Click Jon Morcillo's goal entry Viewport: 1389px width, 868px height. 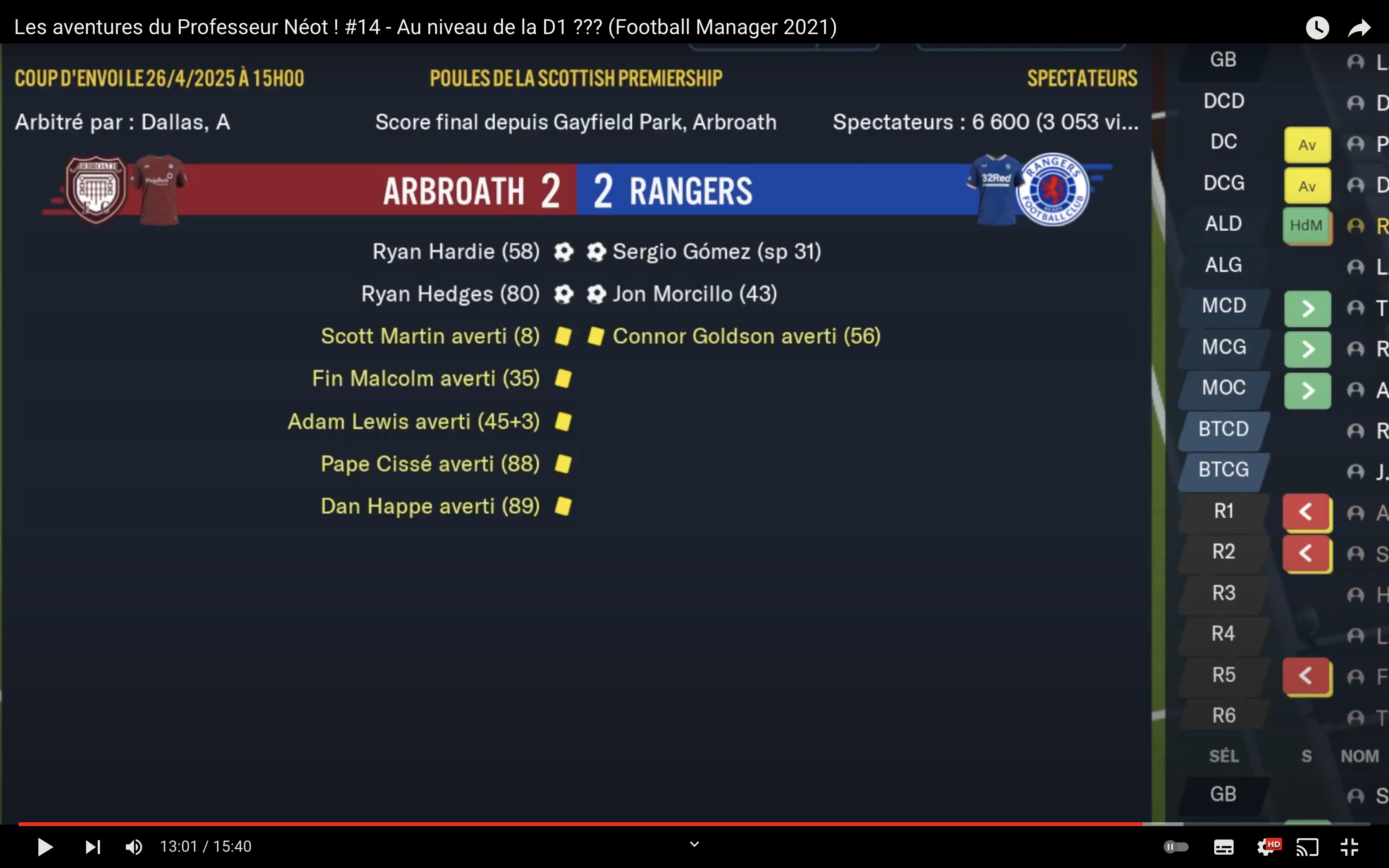pyautogui.click(x=694, y=294)
